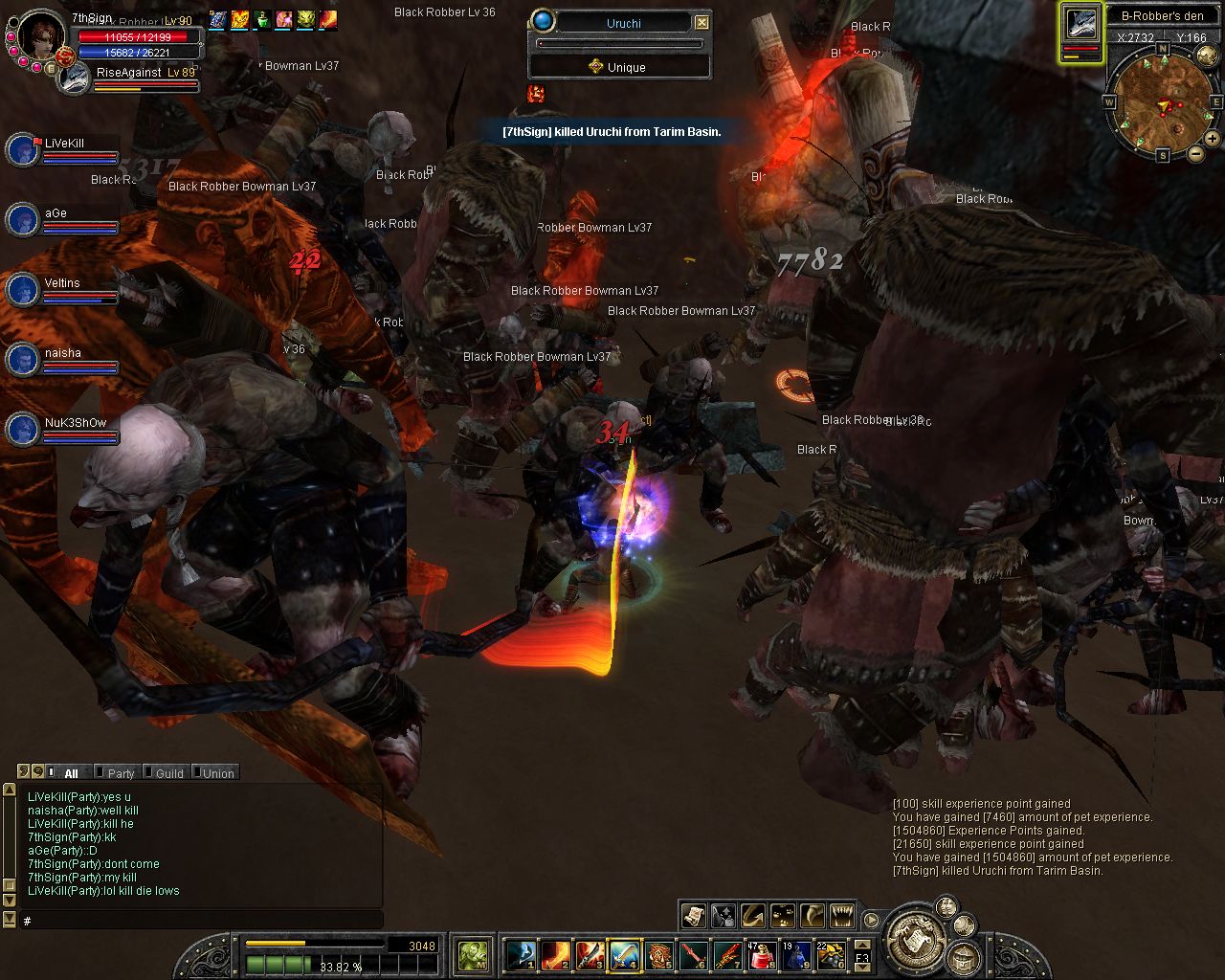Switch hotbar page with the up arrow
The width and height of the screenshot is (1225, 980).
862,942
